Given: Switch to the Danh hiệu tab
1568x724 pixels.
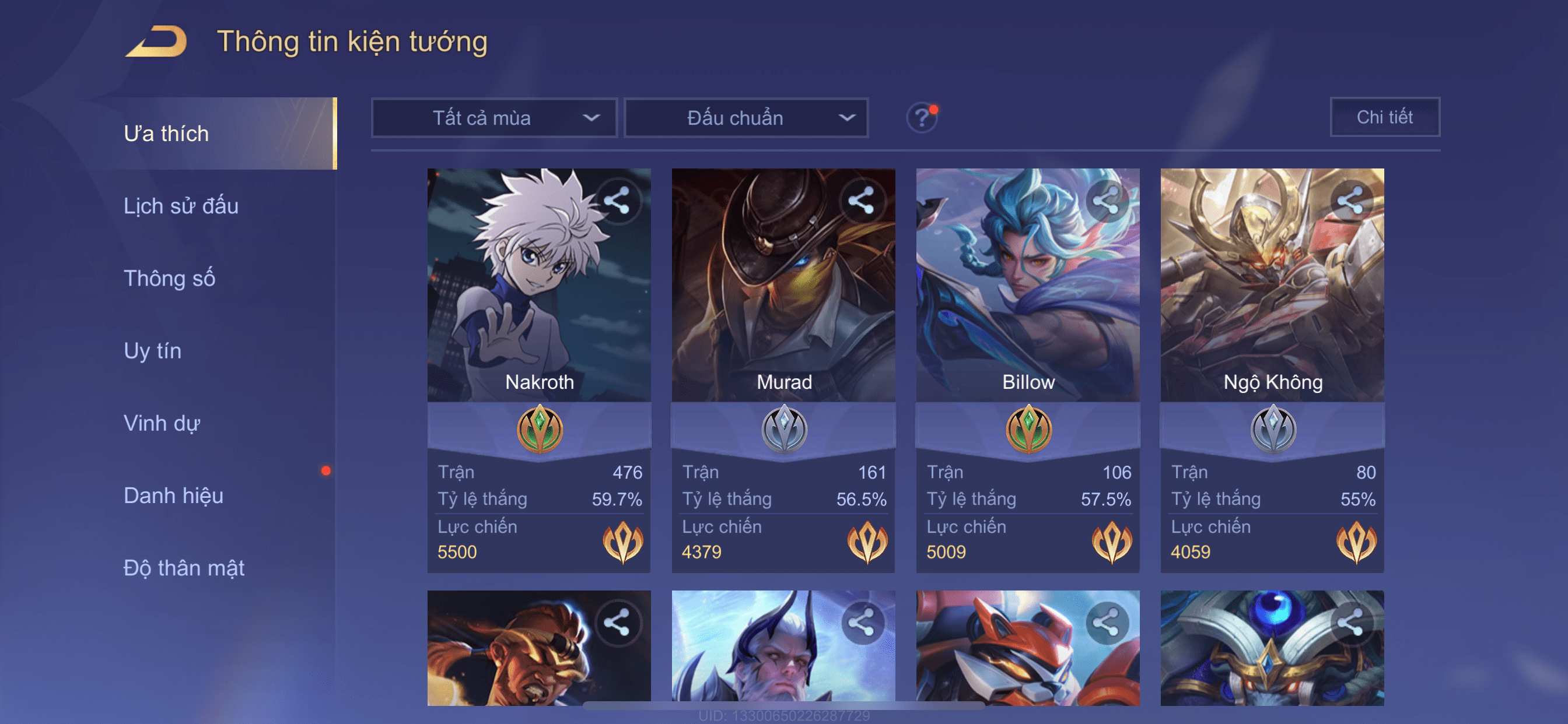Looking at the screenshot, I should 173,495.
